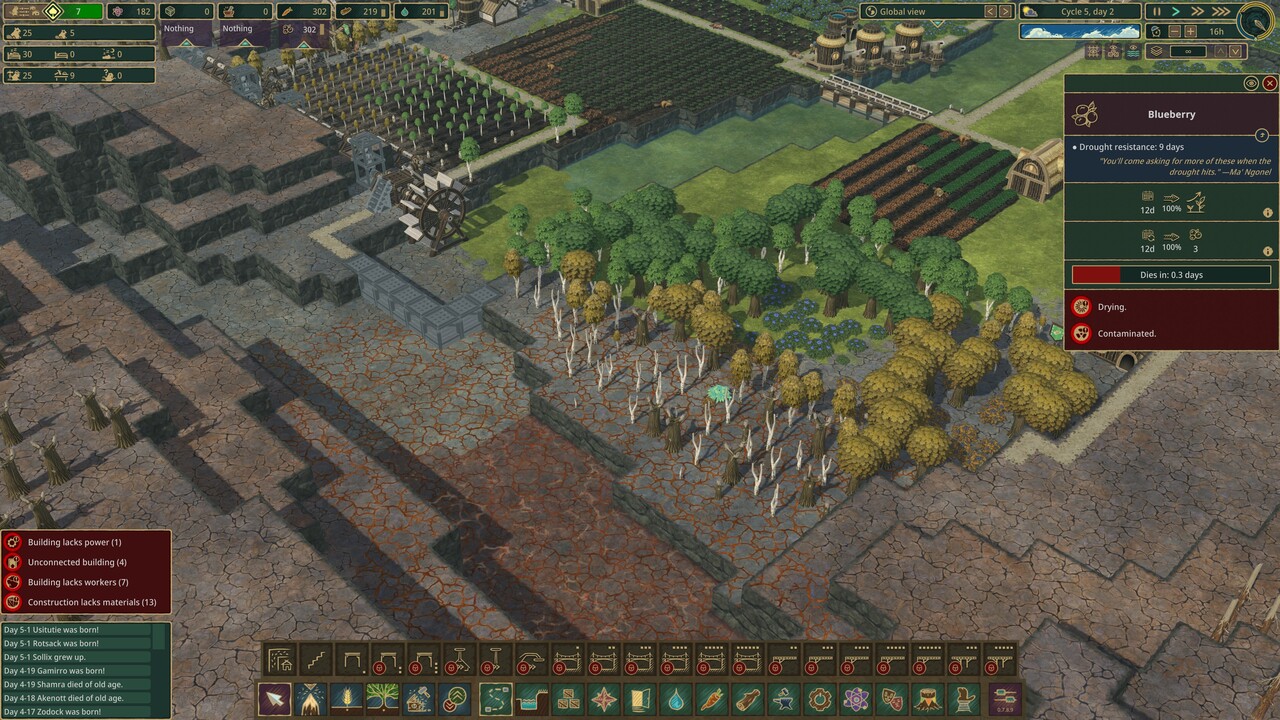1280x720 pixels.
Task: Open the science atom building category
Action: tap(855, 698)
